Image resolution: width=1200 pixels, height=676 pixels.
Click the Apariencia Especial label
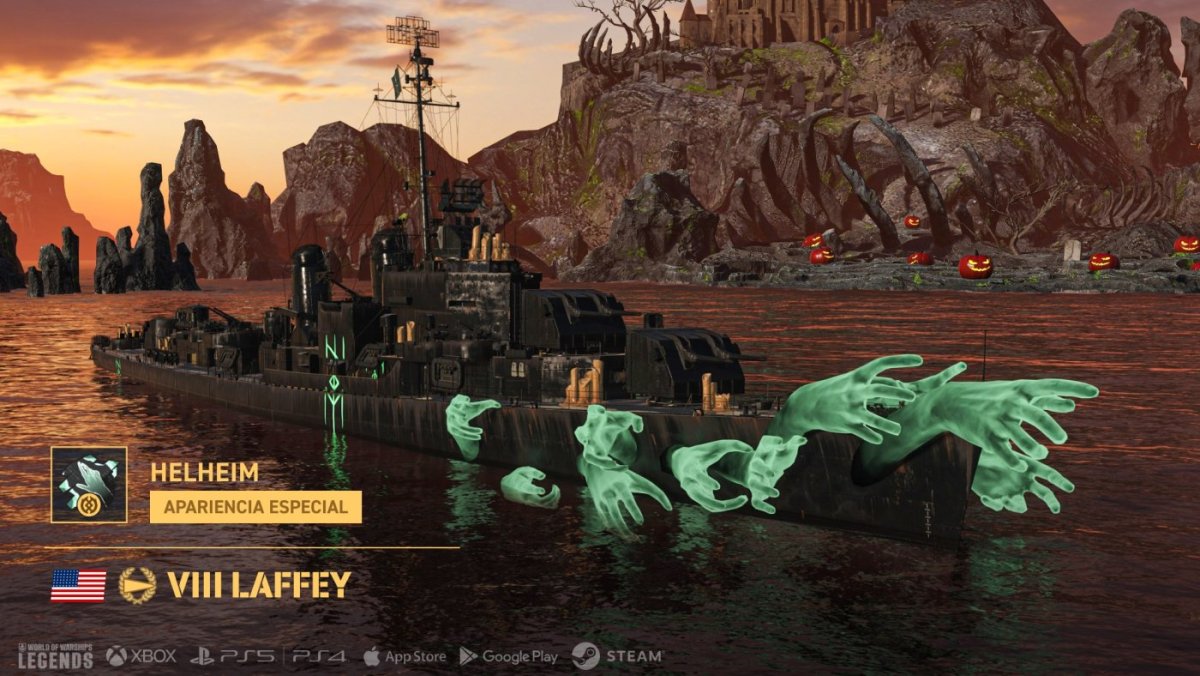pos(256,507)
